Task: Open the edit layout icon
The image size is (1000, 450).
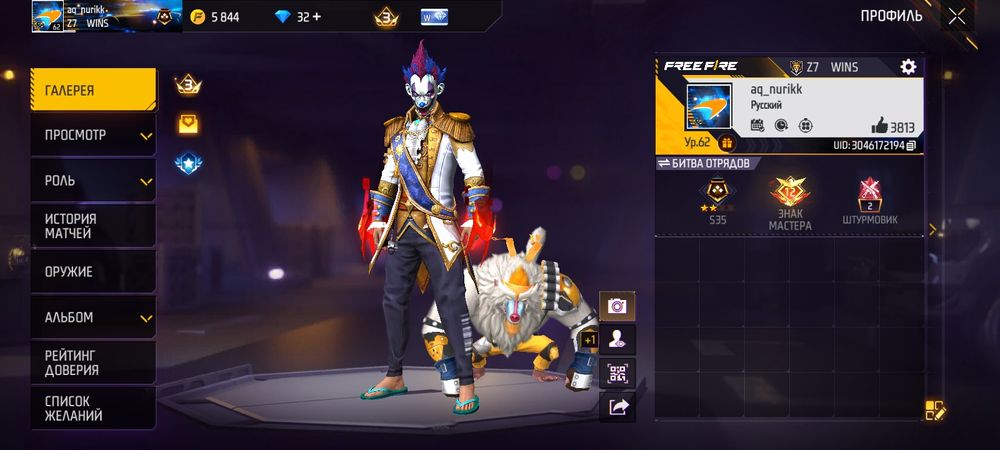Action: pyautogui.click(x=935, y=410)
